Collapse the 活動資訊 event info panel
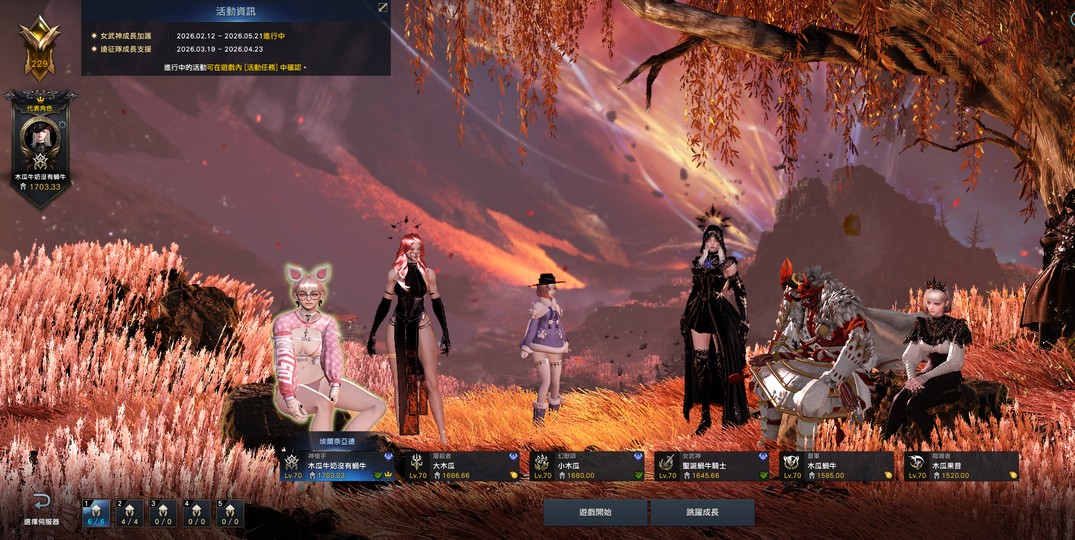 pos(382,8)
